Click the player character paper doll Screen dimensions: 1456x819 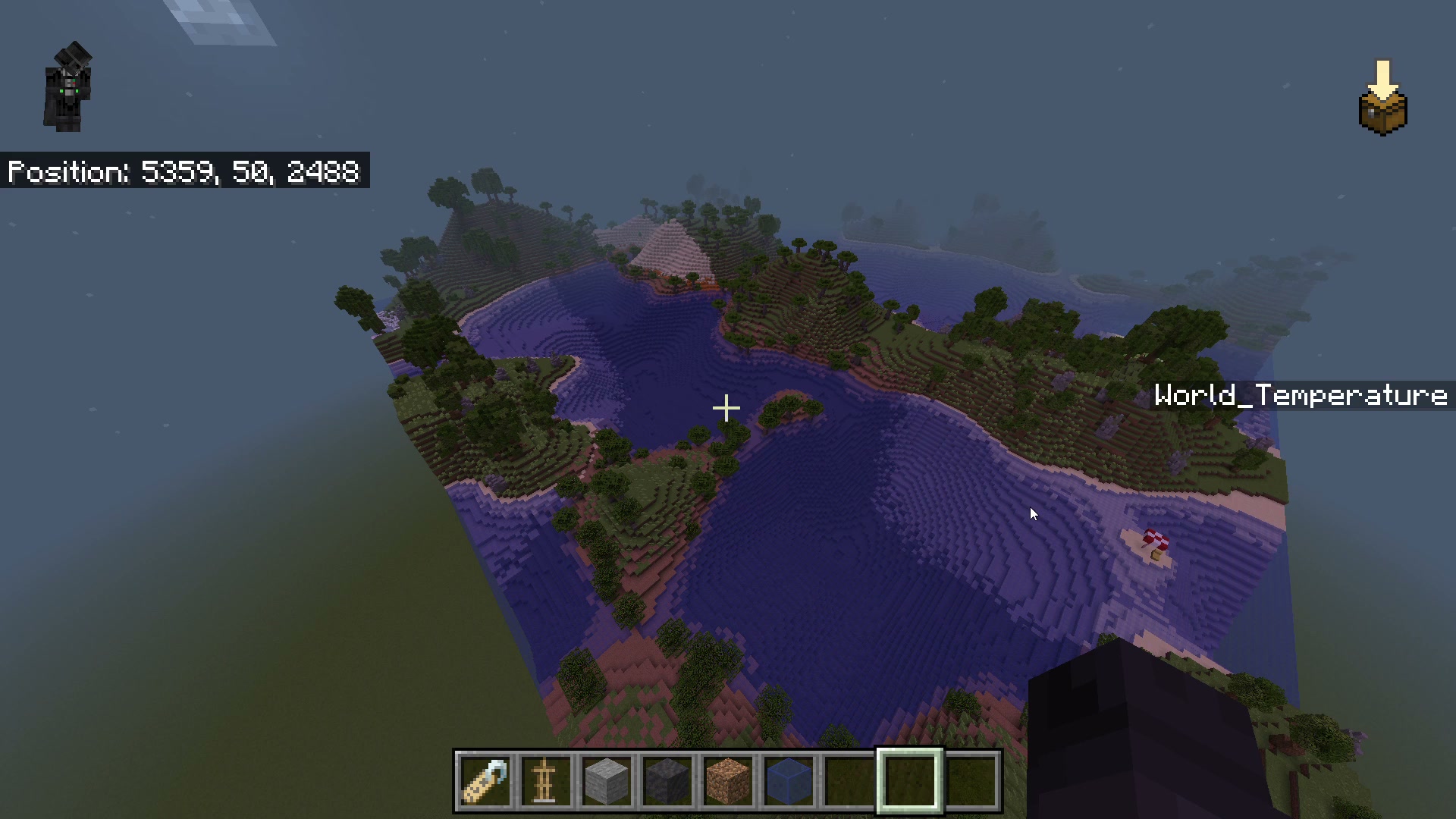tap(68, 87)
